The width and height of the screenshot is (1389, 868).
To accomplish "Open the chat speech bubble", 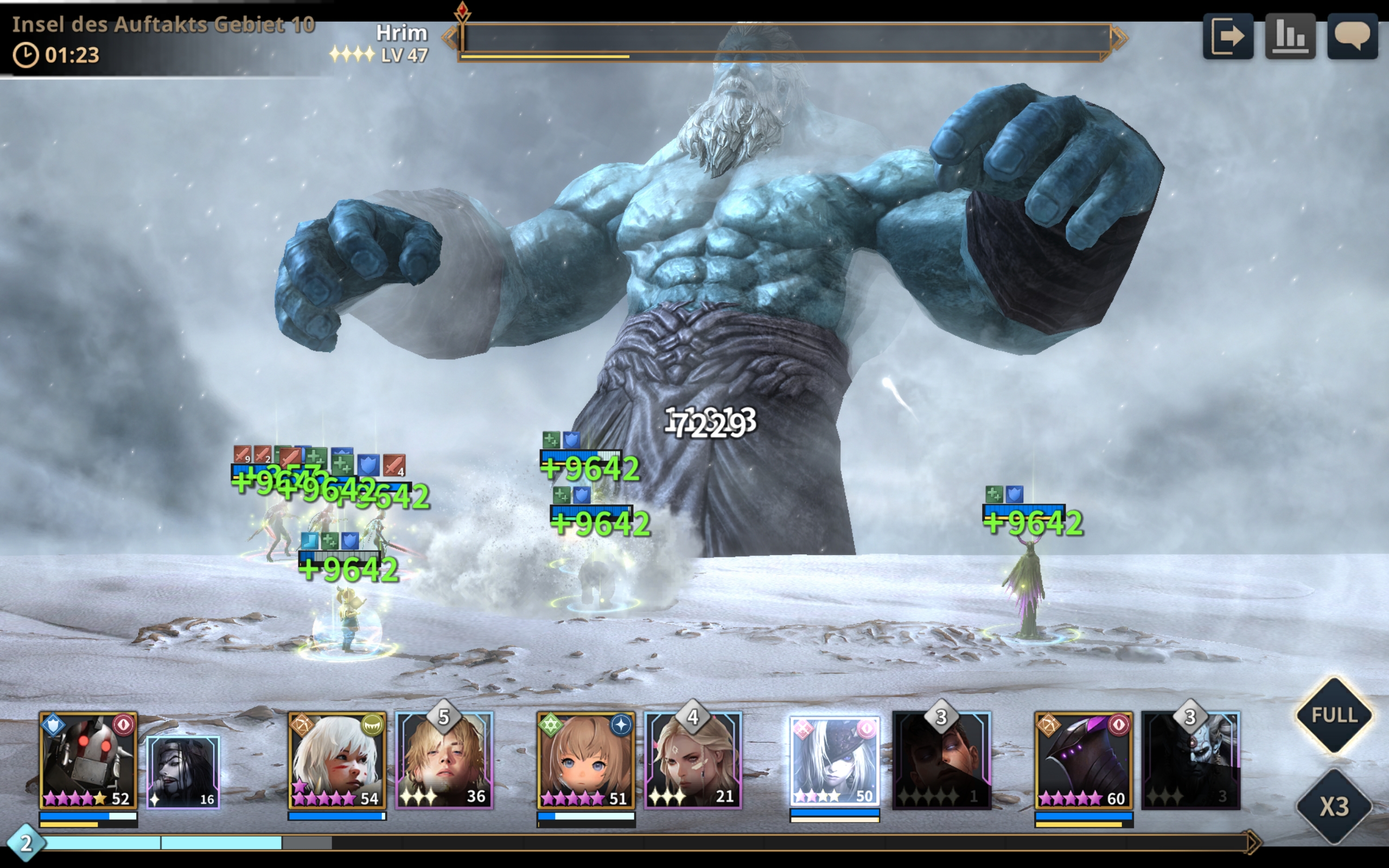I will click(1352, 37).
